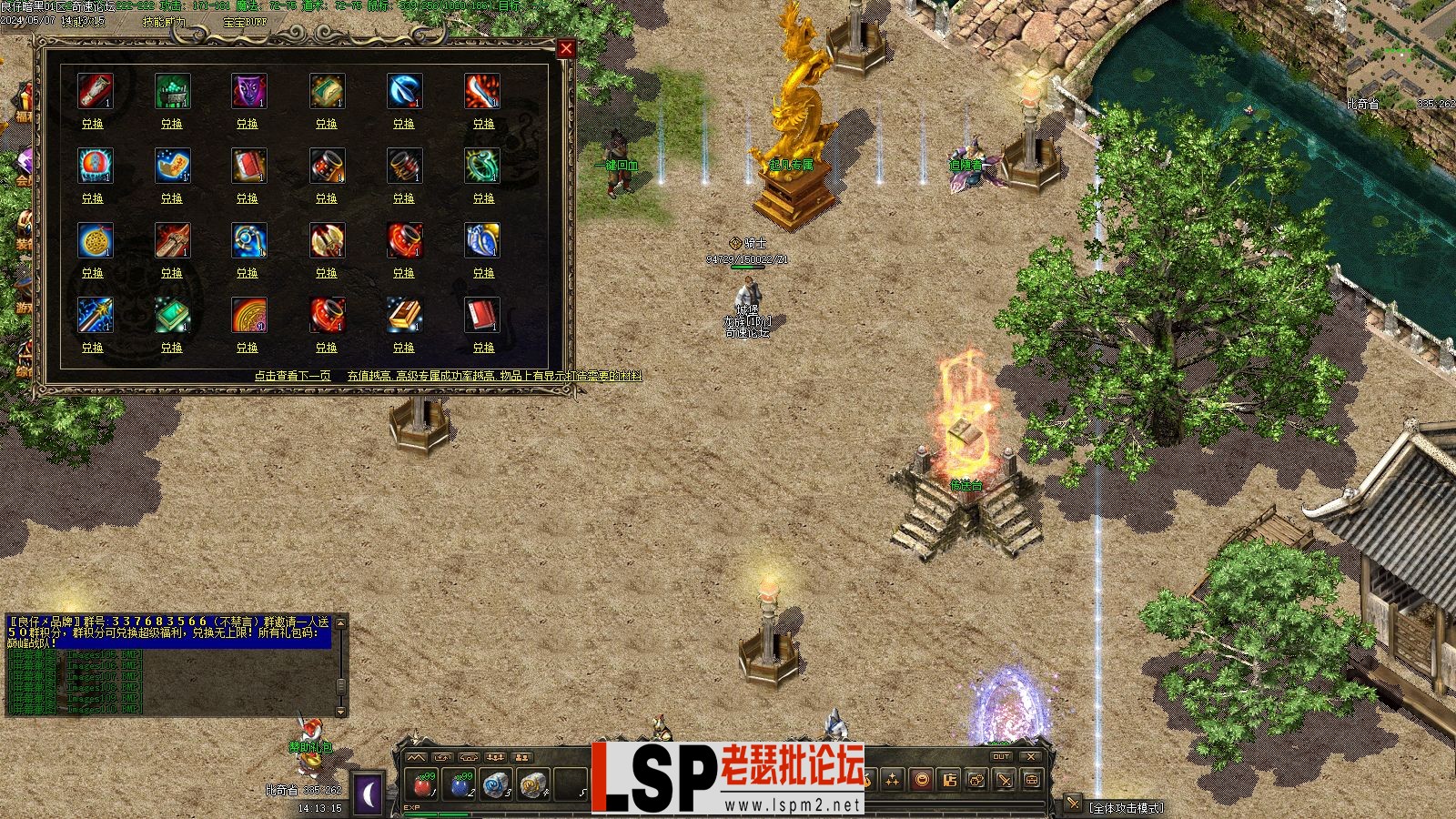Use the red apple potion in hotbar
Viewport: 1456px width, 819px height.
[424, 784]
